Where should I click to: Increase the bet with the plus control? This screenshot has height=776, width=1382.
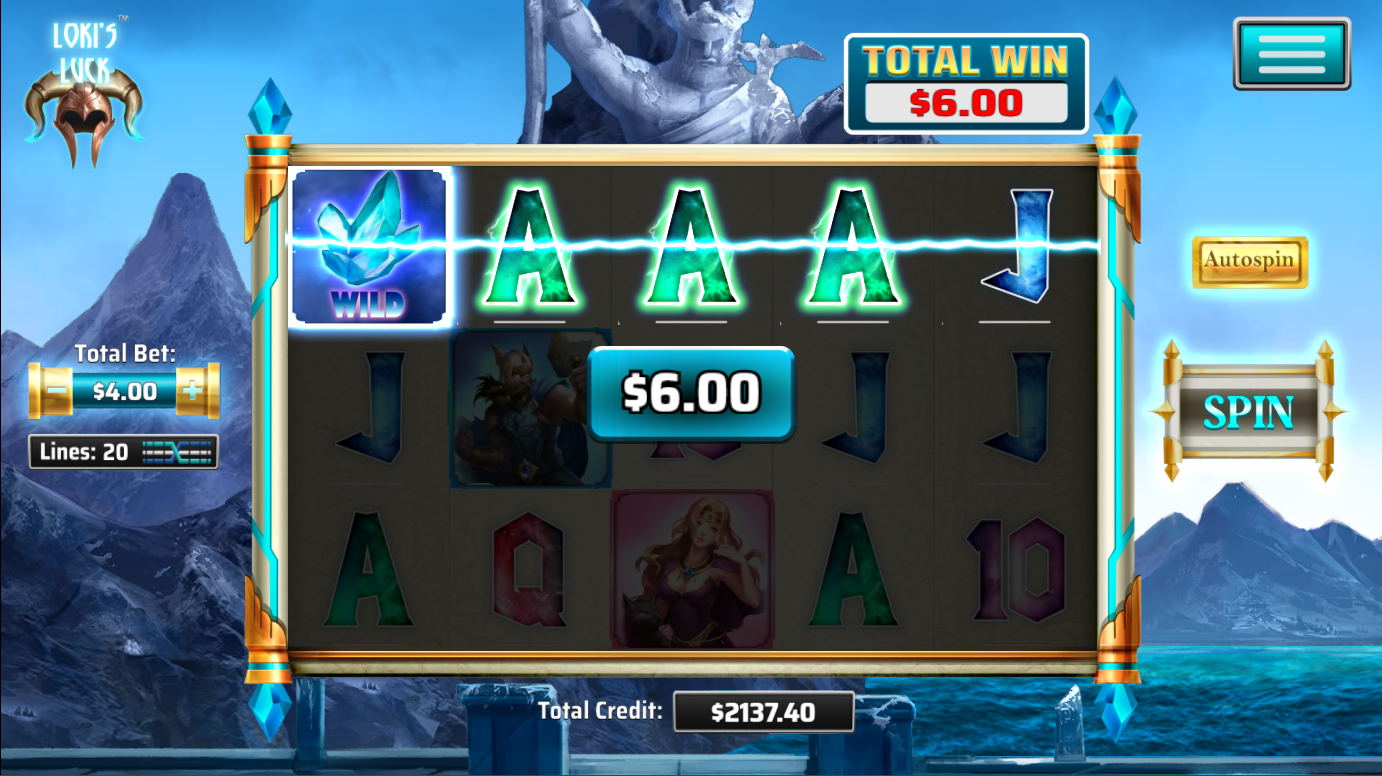click(192, 390)
